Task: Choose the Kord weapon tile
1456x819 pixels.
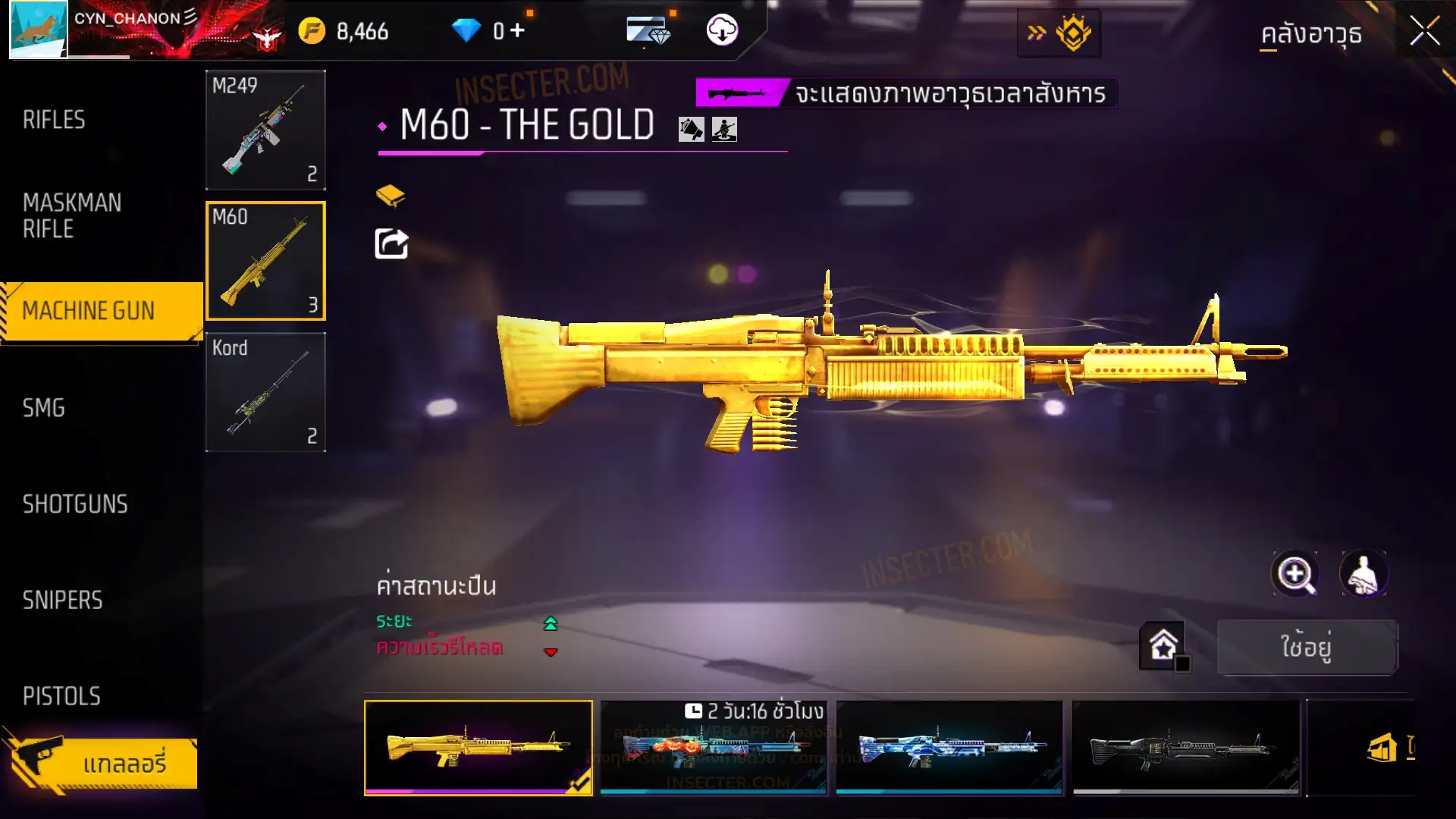Action: (x=265, y=392)
